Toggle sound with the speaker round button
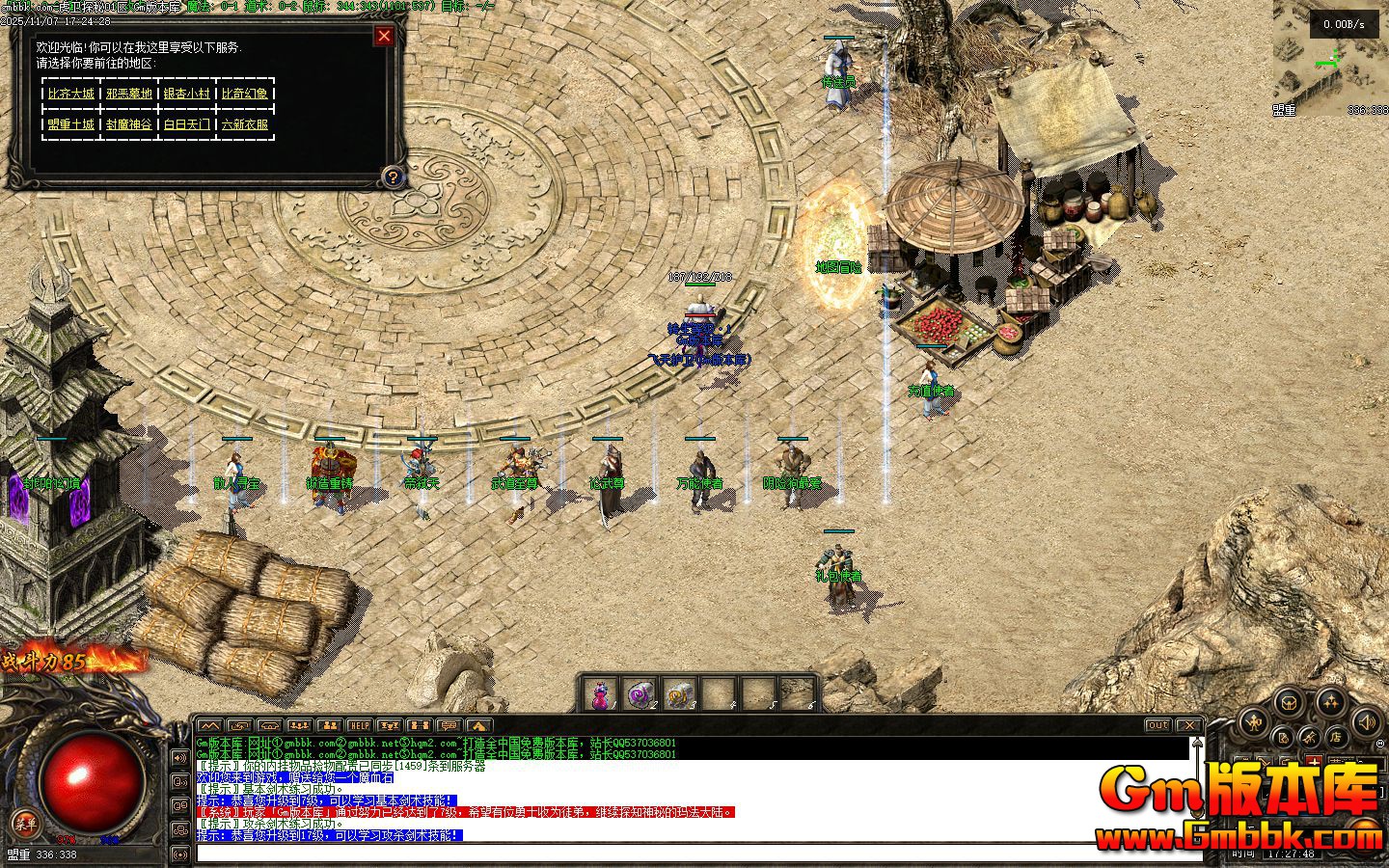 [x=1365, y=719]
